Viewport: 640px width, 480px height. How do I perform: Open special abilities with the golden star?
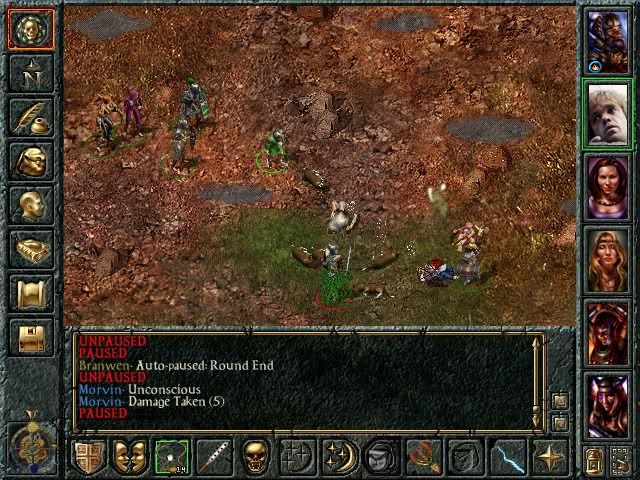(x=549, y=456)
